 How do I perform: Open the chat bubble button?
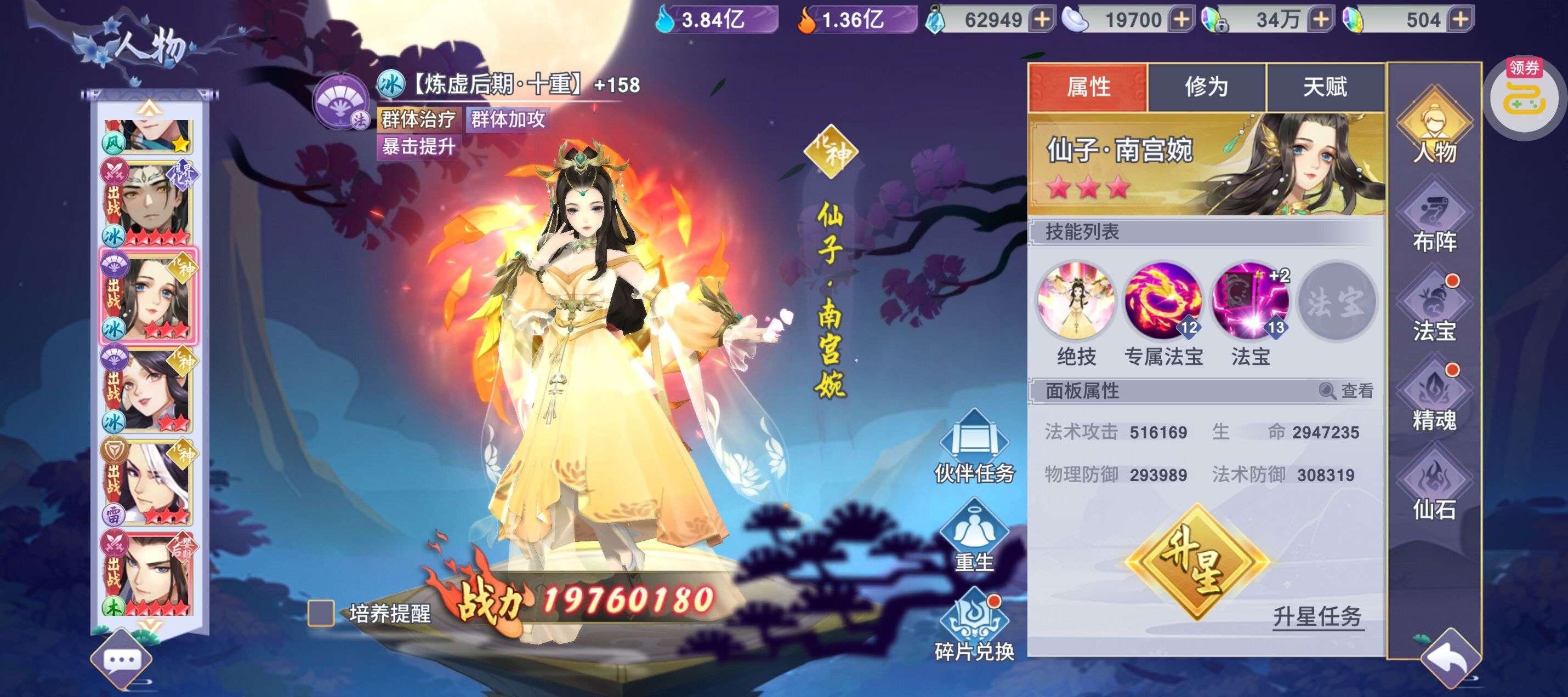coord(122,660)
